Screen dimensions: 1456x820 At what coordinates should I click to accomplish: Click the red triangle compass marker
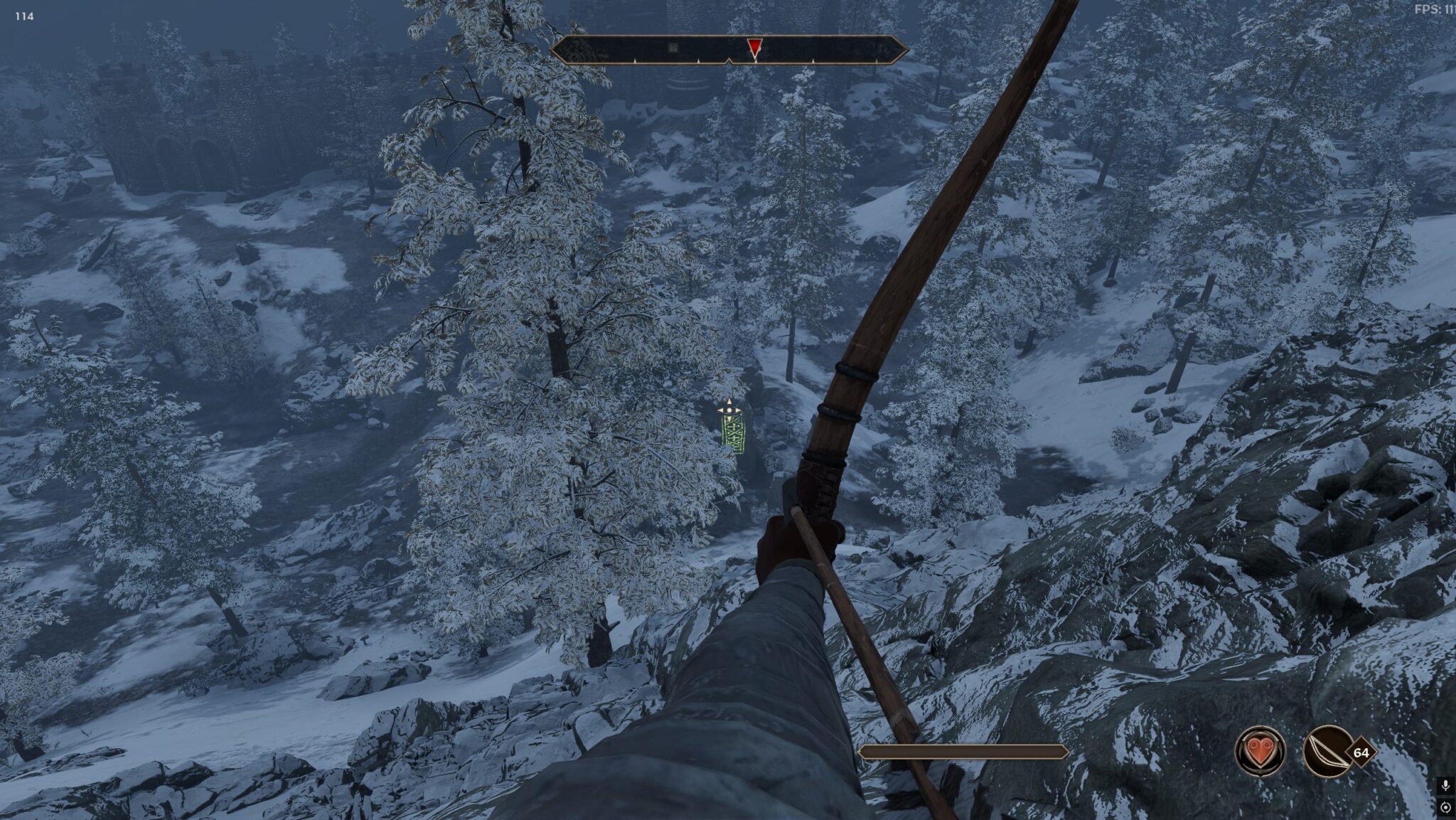click(x=754, y=48)
